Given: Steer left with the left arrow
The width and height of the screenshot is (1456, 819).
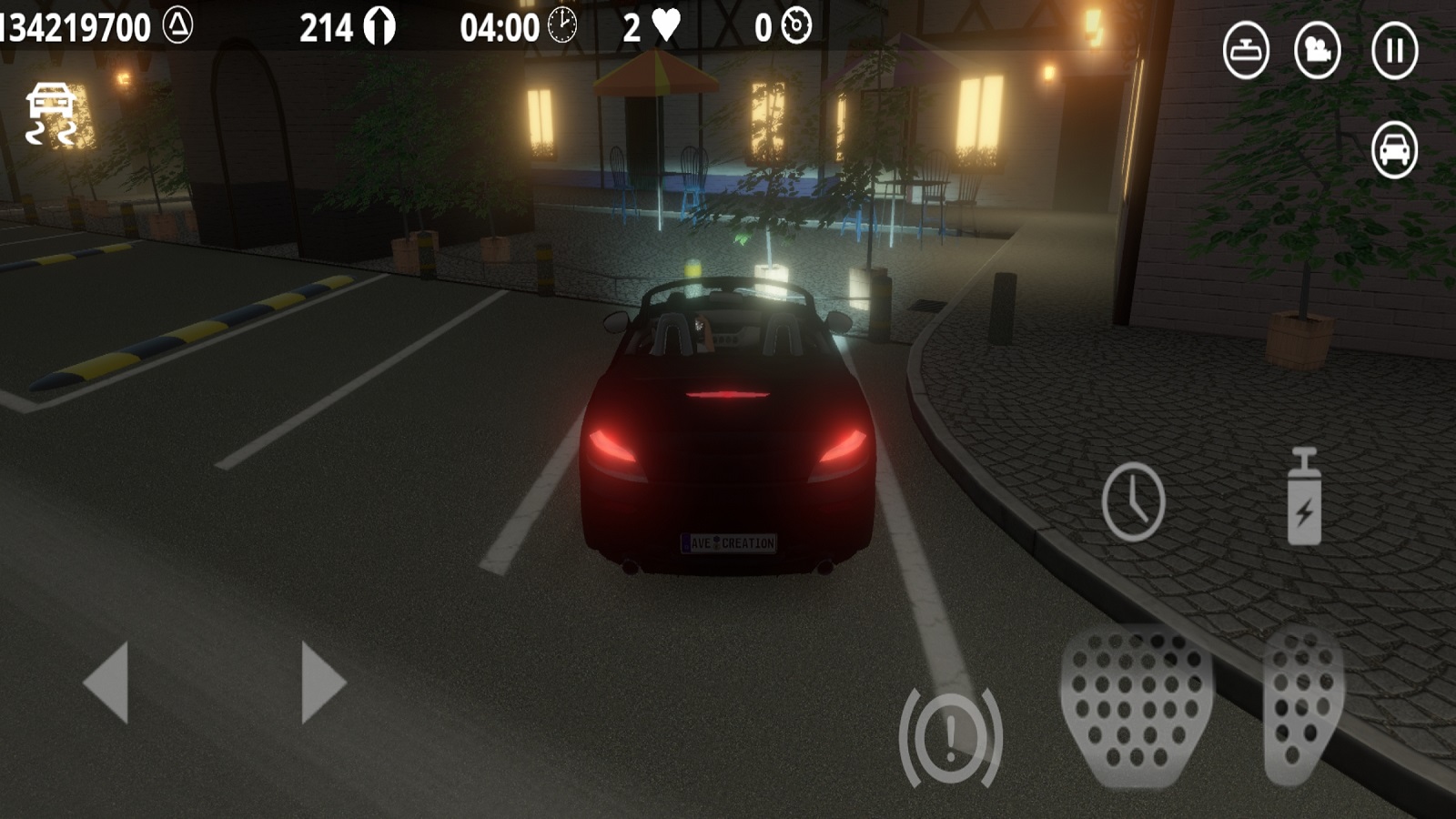Looking at the screenshot, I should tap(106, 682).
